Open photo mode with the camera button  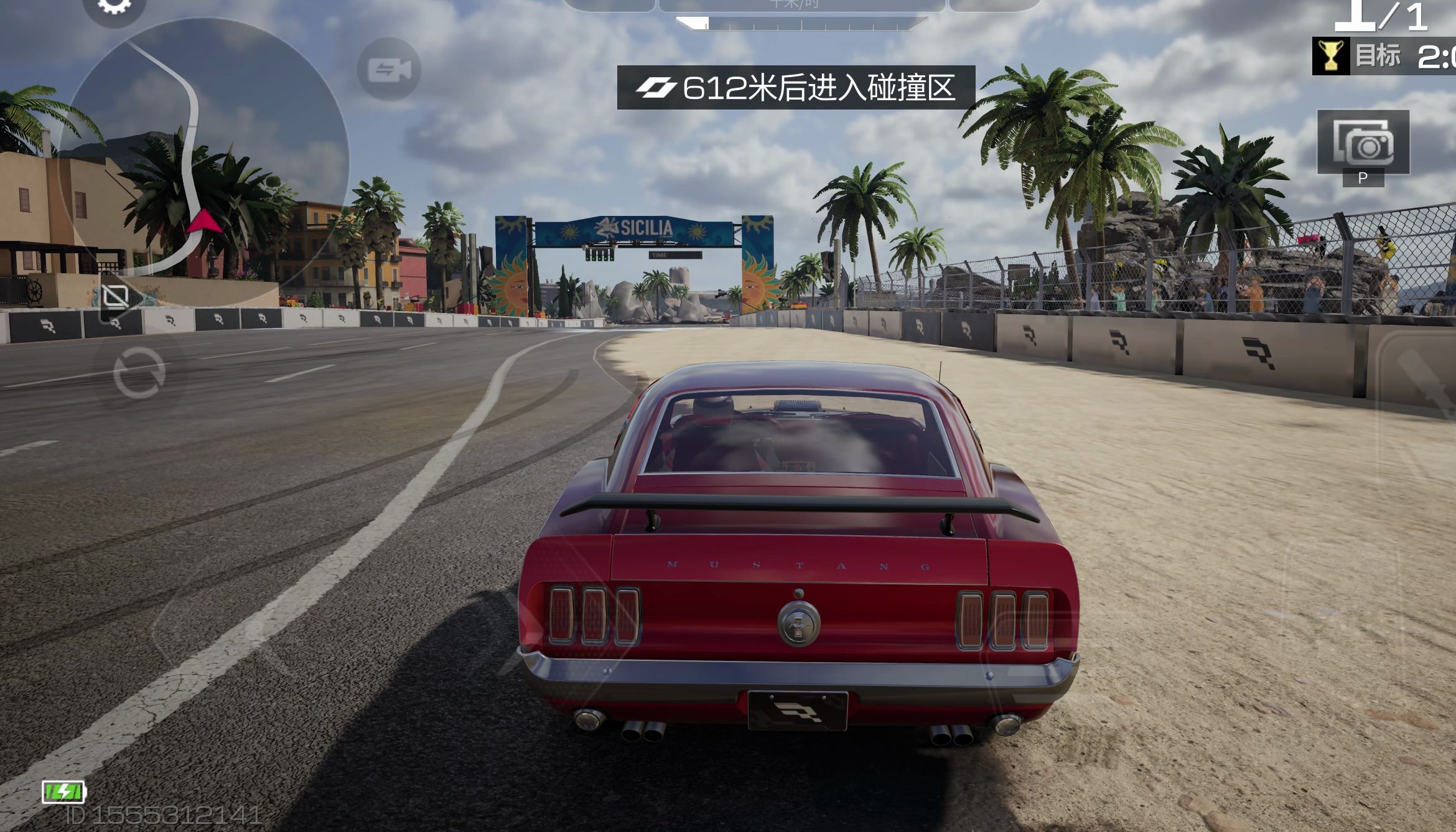pos(1363,143)
